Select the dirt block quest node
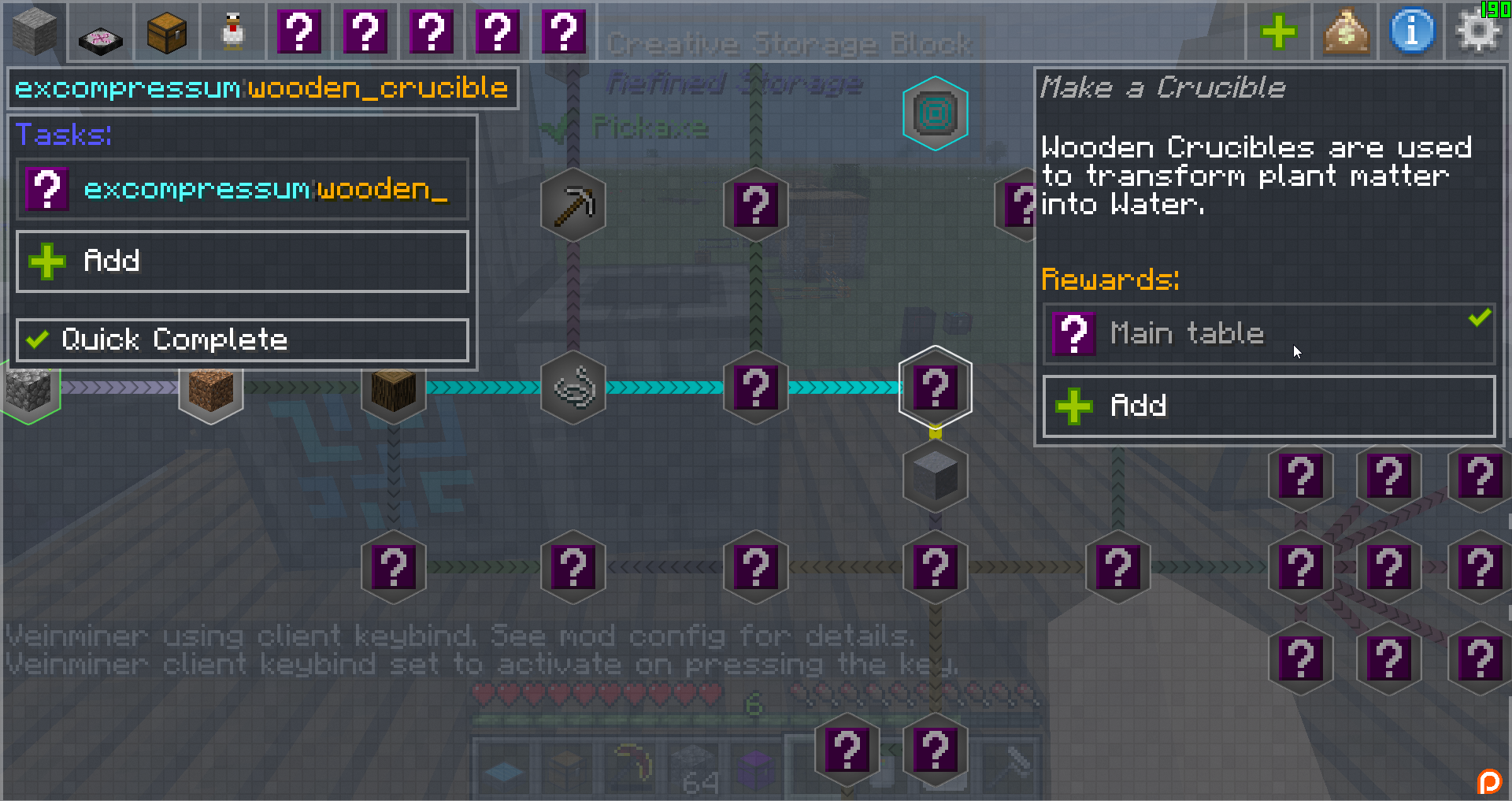The image size is (1512, 801). (211, 388)
